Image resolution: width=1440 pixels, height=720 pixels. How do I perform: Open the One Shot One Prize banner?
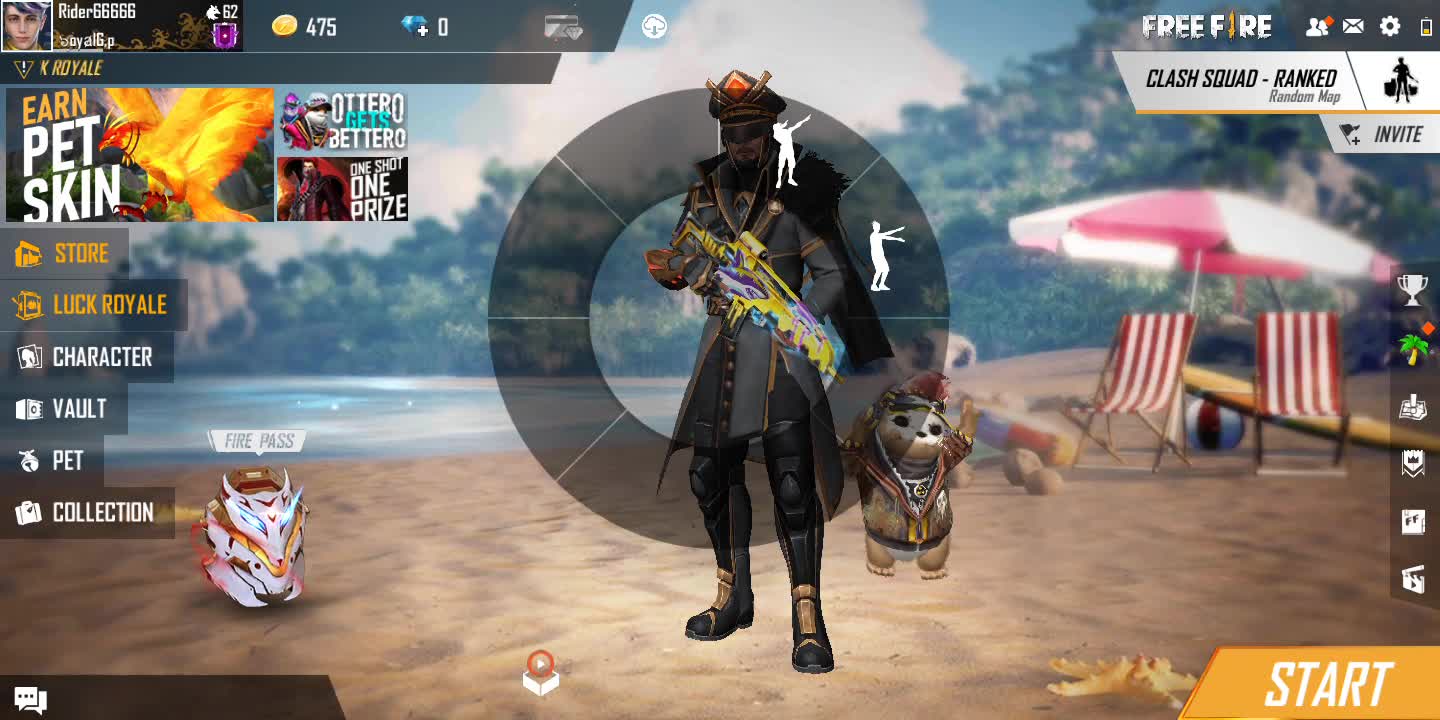(342, 189)
